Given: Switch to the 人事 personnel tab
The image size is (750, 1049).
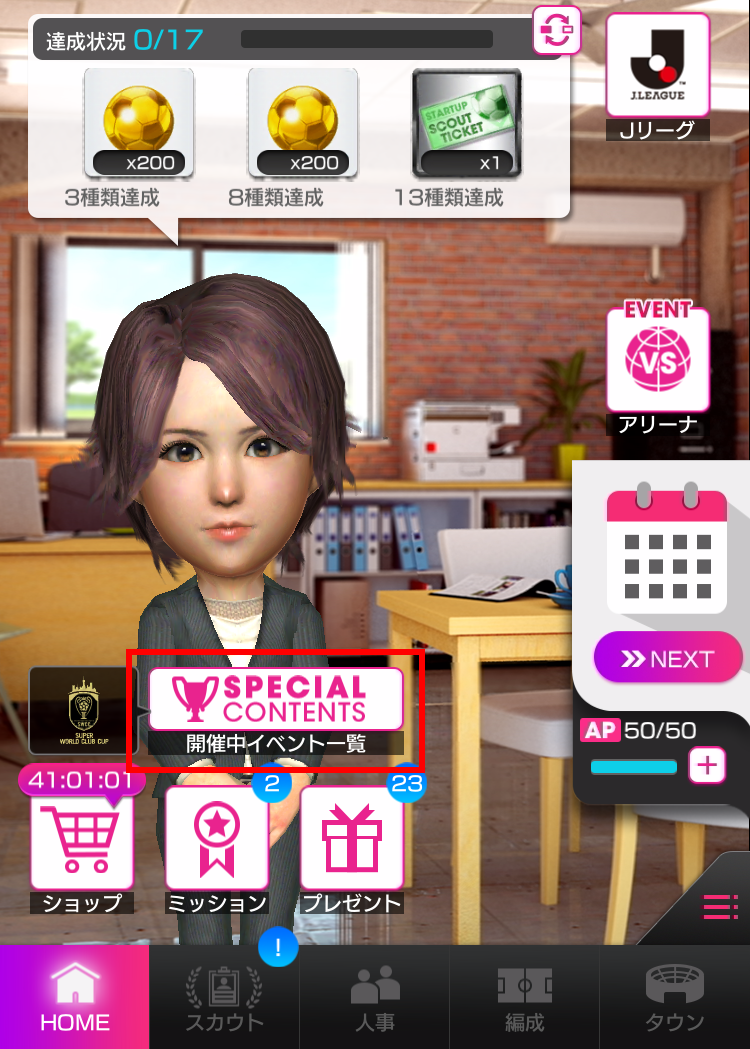Looking at the screenshot, I should point(374,997).
